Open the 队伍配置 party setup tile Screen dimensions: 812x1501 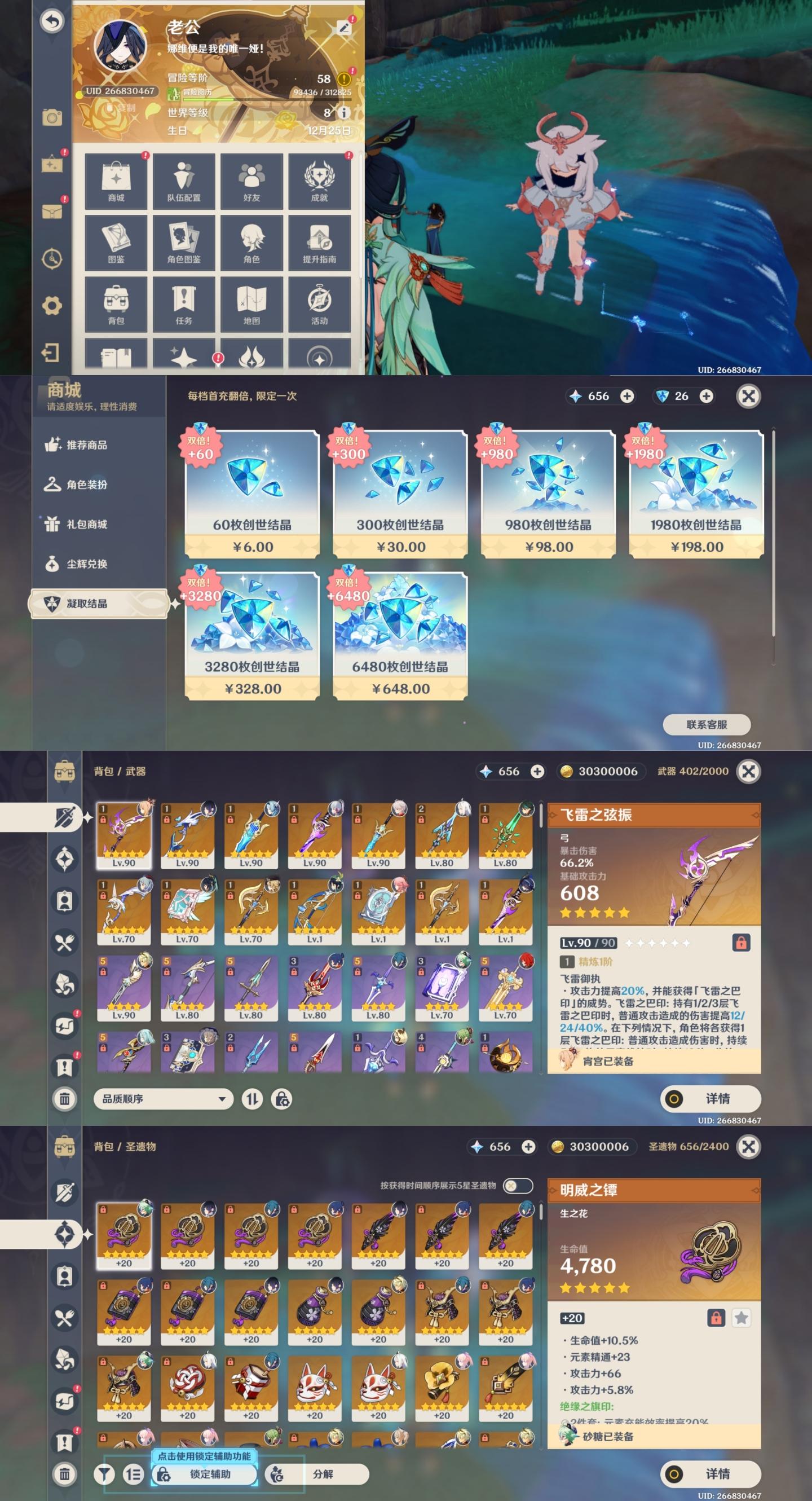tap(183, 181)
